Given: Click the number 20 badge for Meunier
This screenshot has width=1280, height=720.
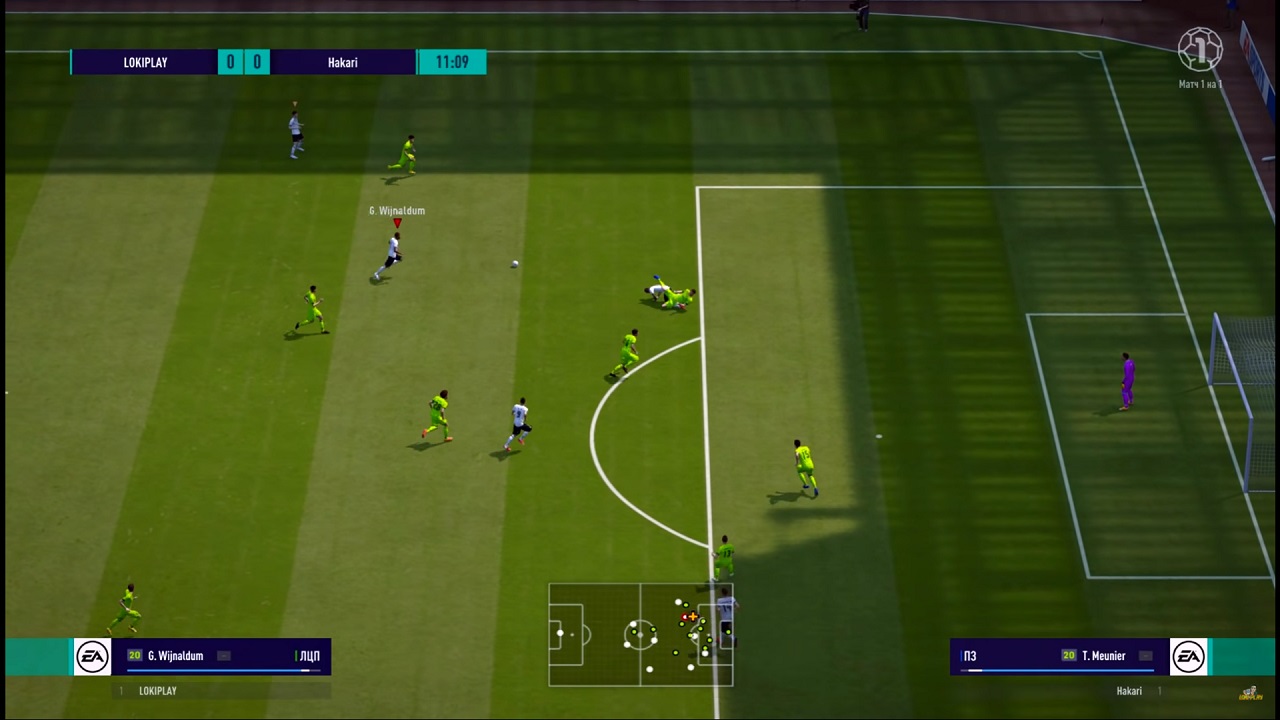Looking at the screenshot, I should coord(1068,654).
